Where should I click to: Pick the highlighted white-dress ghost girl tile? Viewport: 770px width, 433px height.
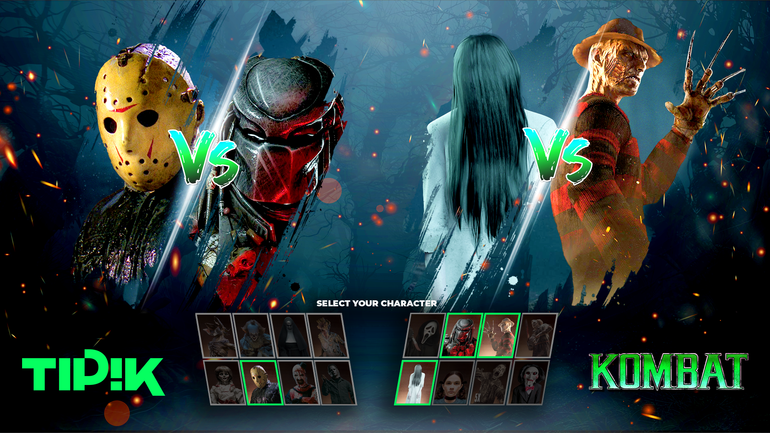click(417, 383)
